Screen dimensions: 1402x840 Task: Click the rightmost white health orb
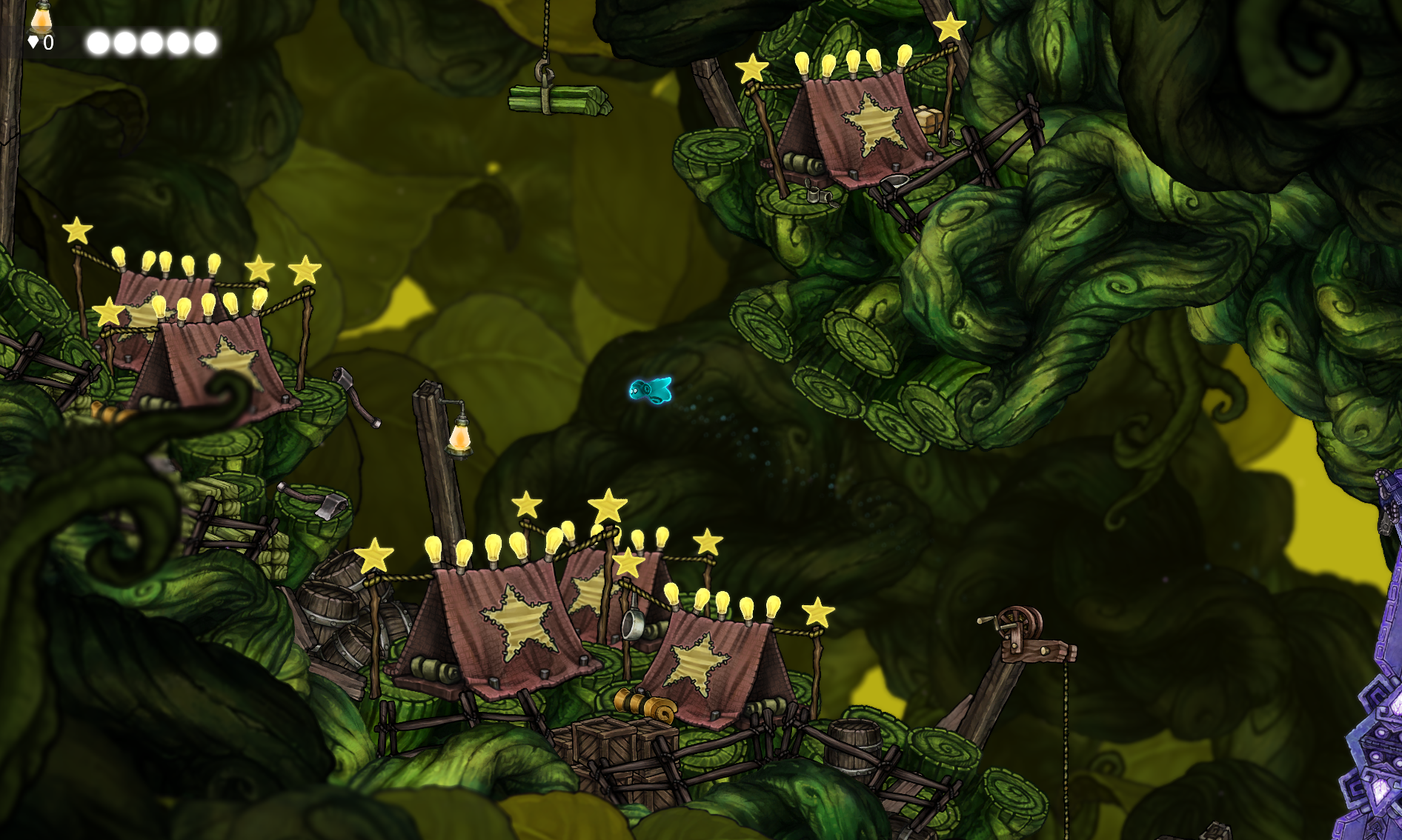205,43
